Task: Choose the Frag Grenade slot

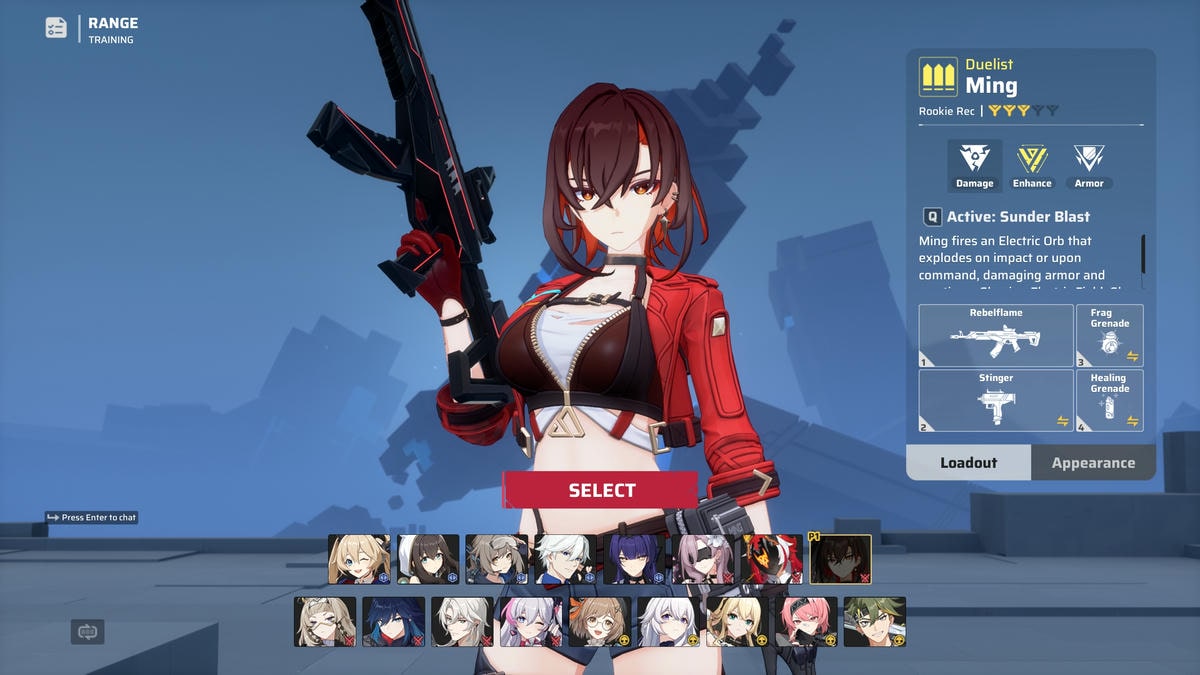Action: (x=1109, y=336)
